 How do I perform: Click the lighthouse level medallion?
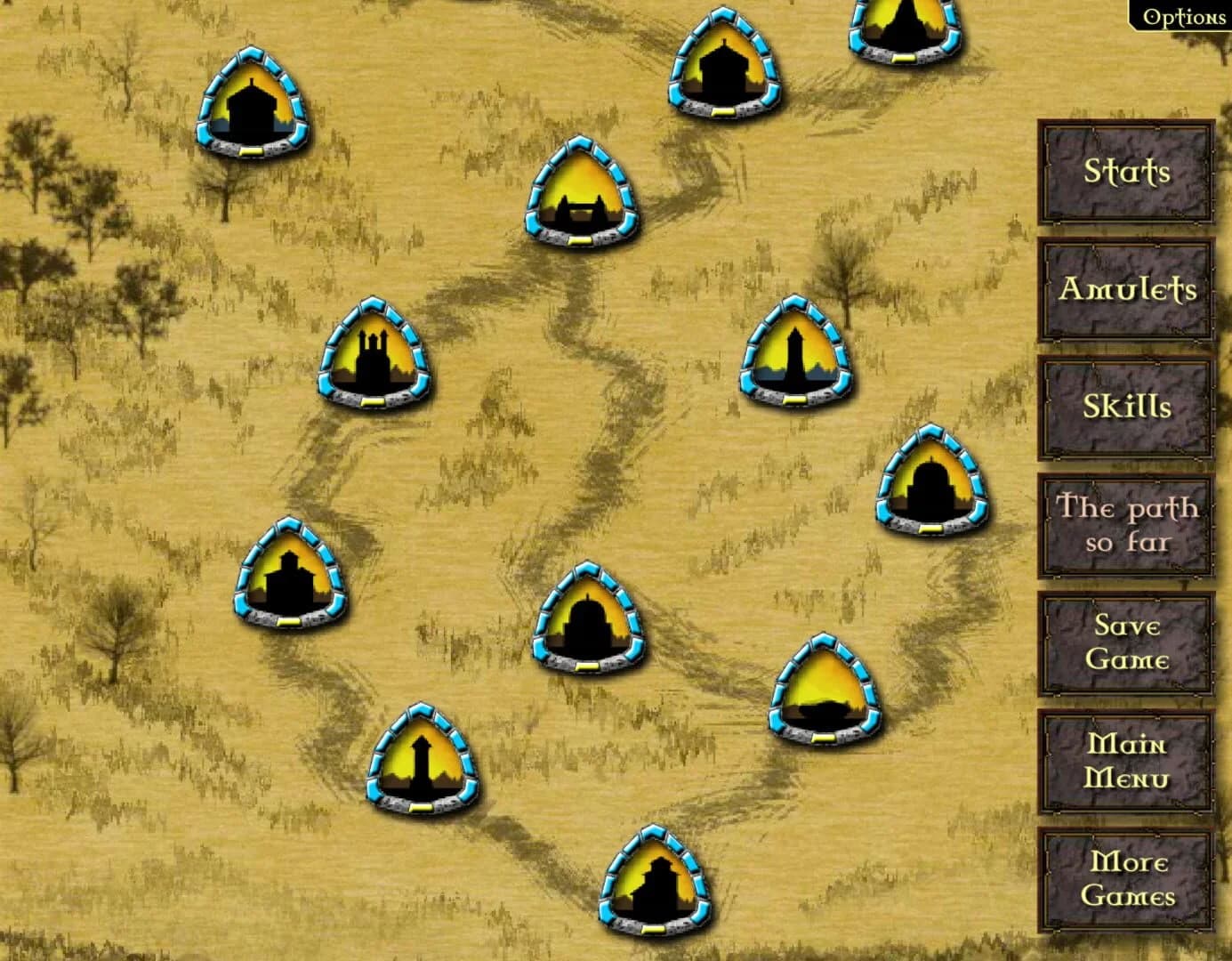pyautogui.click(x=796, y=351)
